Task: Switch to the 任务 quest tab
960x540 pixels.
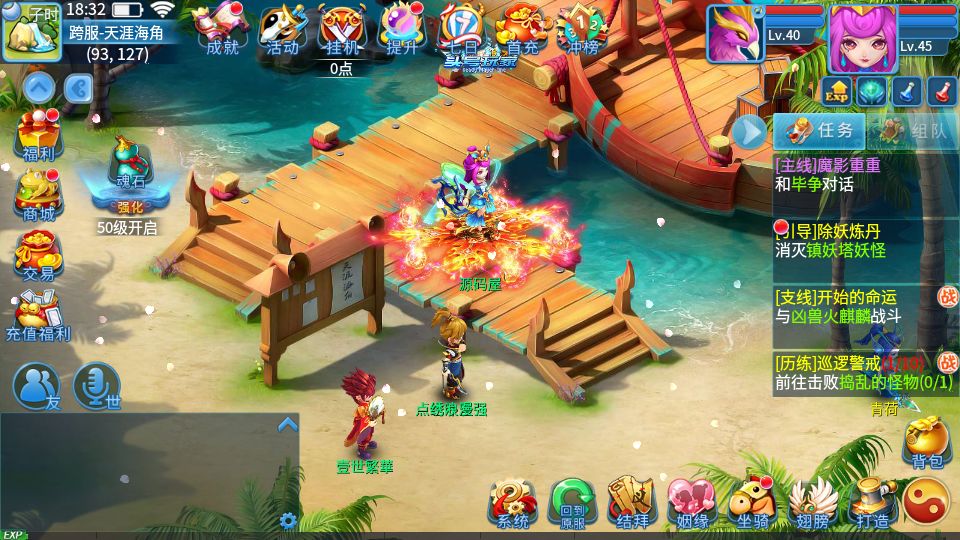Action: point(820,131)
